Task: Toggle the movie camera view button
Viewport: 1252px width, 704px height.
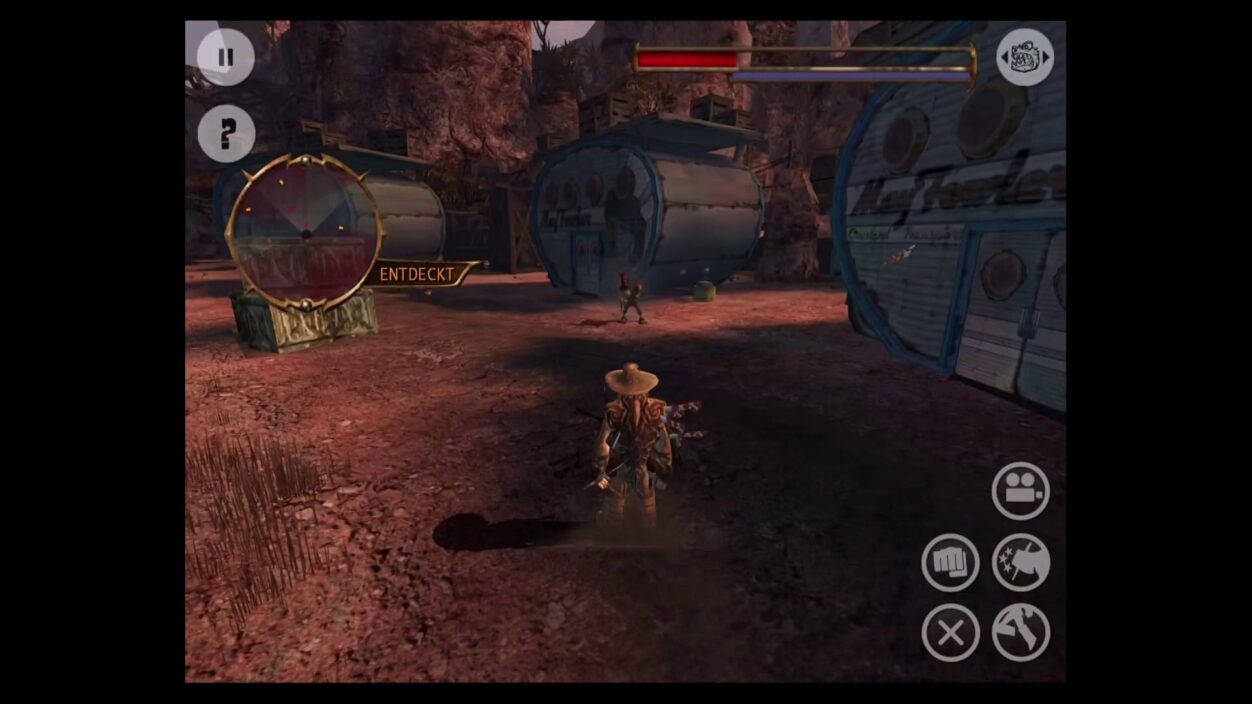Action: (1020, 490)
